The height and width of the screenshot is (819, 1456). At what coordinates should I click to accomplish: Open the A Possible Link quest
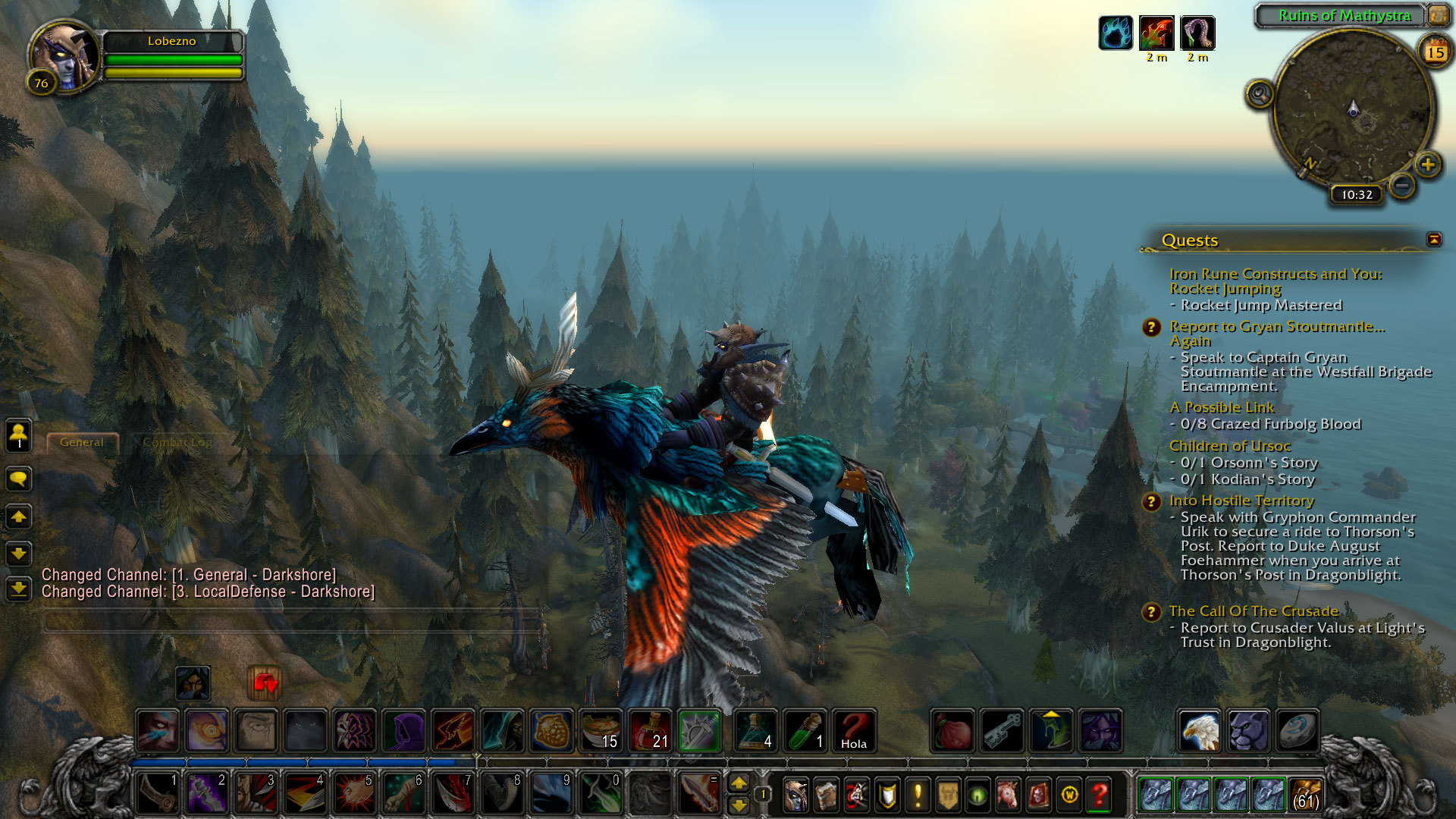point(1222,407)
